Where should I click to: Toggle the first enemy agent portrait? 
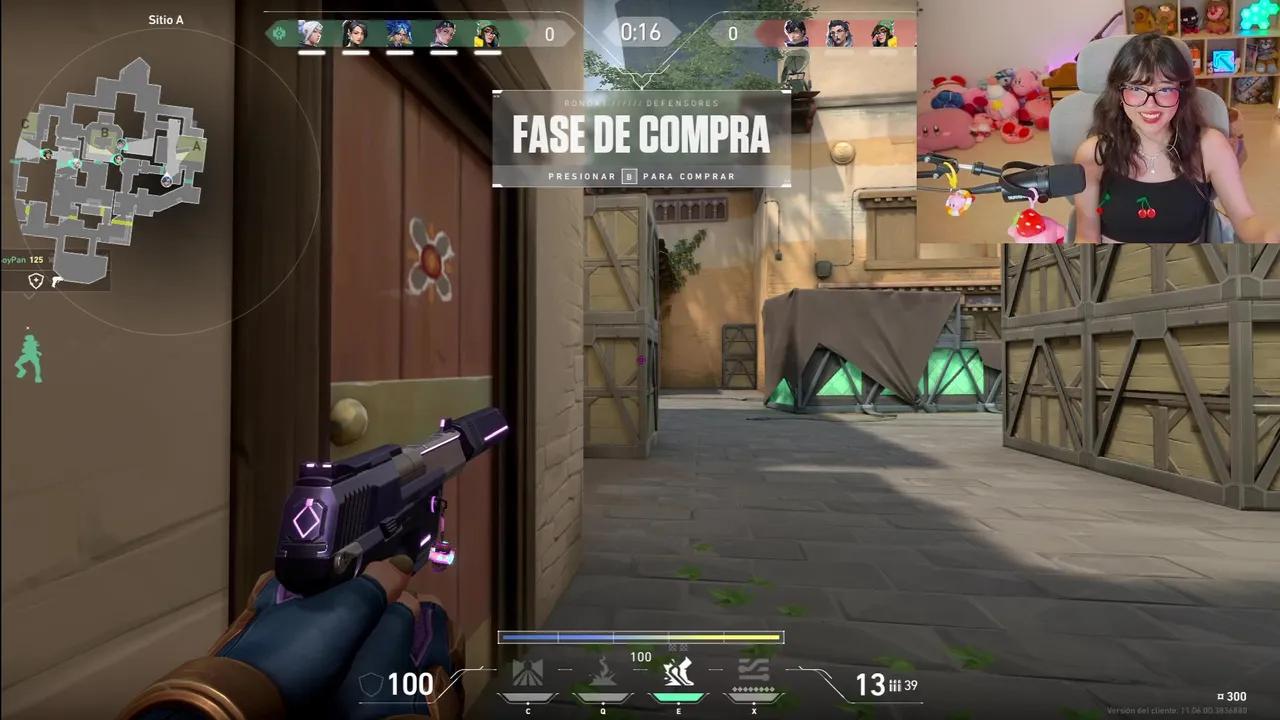click(795, 34)
